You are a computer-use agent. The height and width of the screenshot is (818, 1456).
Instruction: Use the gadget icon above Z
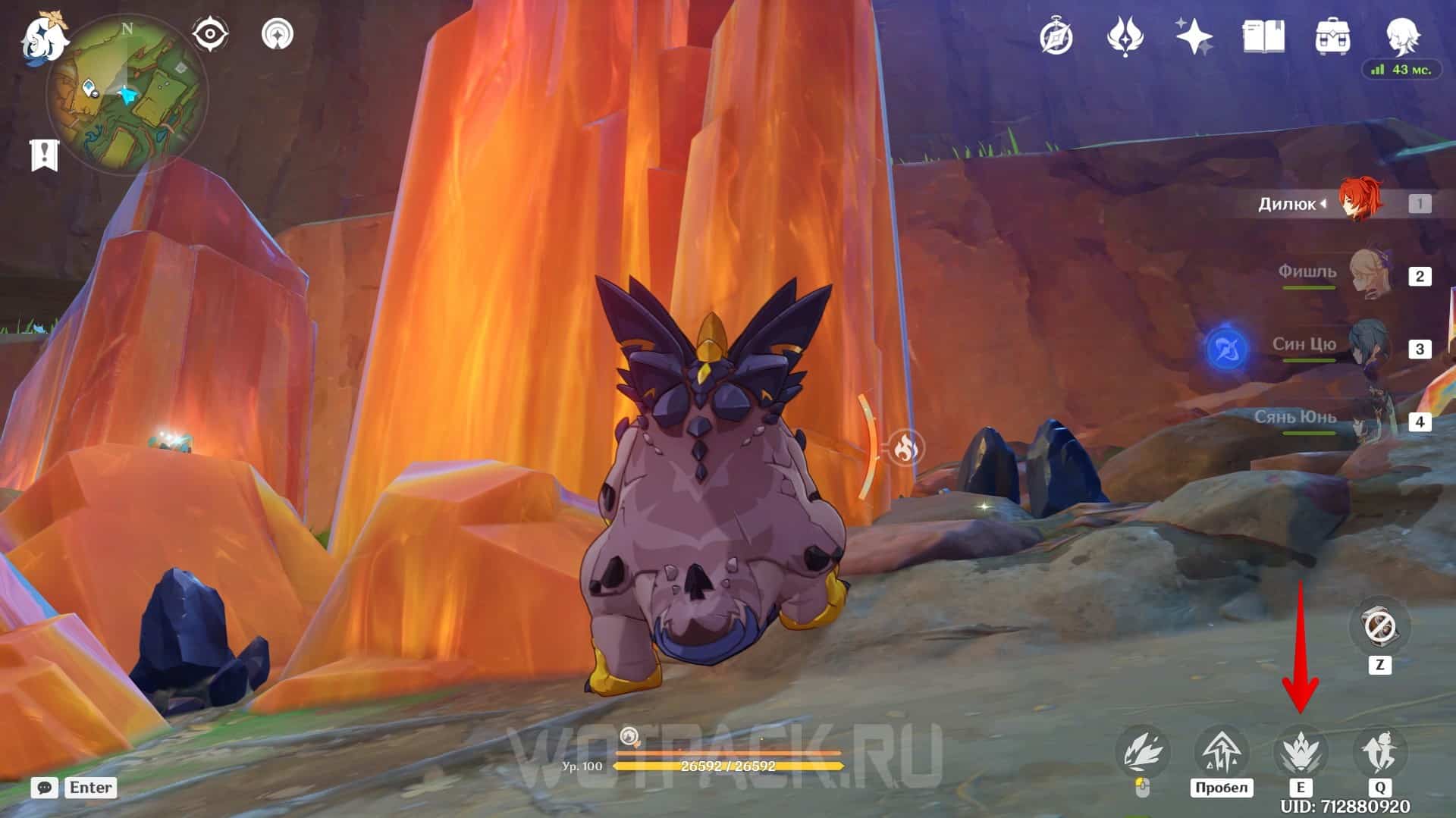(x=1379, y=627)
